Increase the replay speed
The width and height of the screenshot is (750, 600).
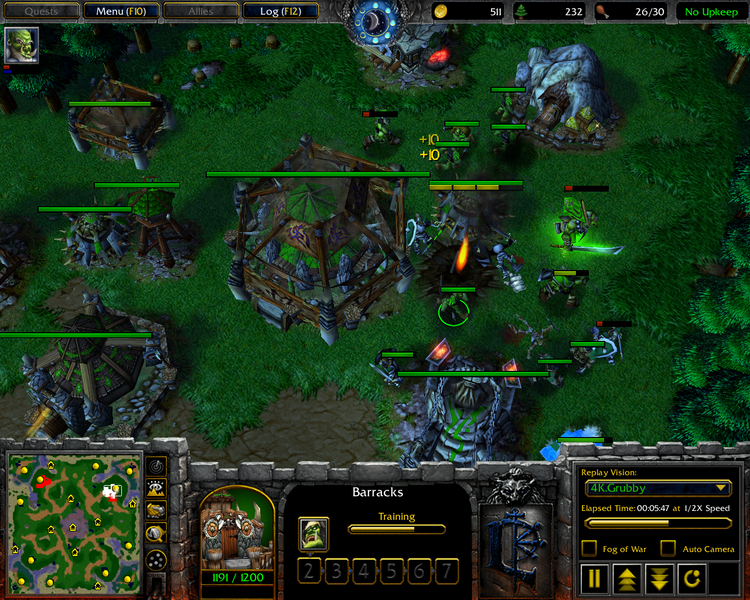627,578
